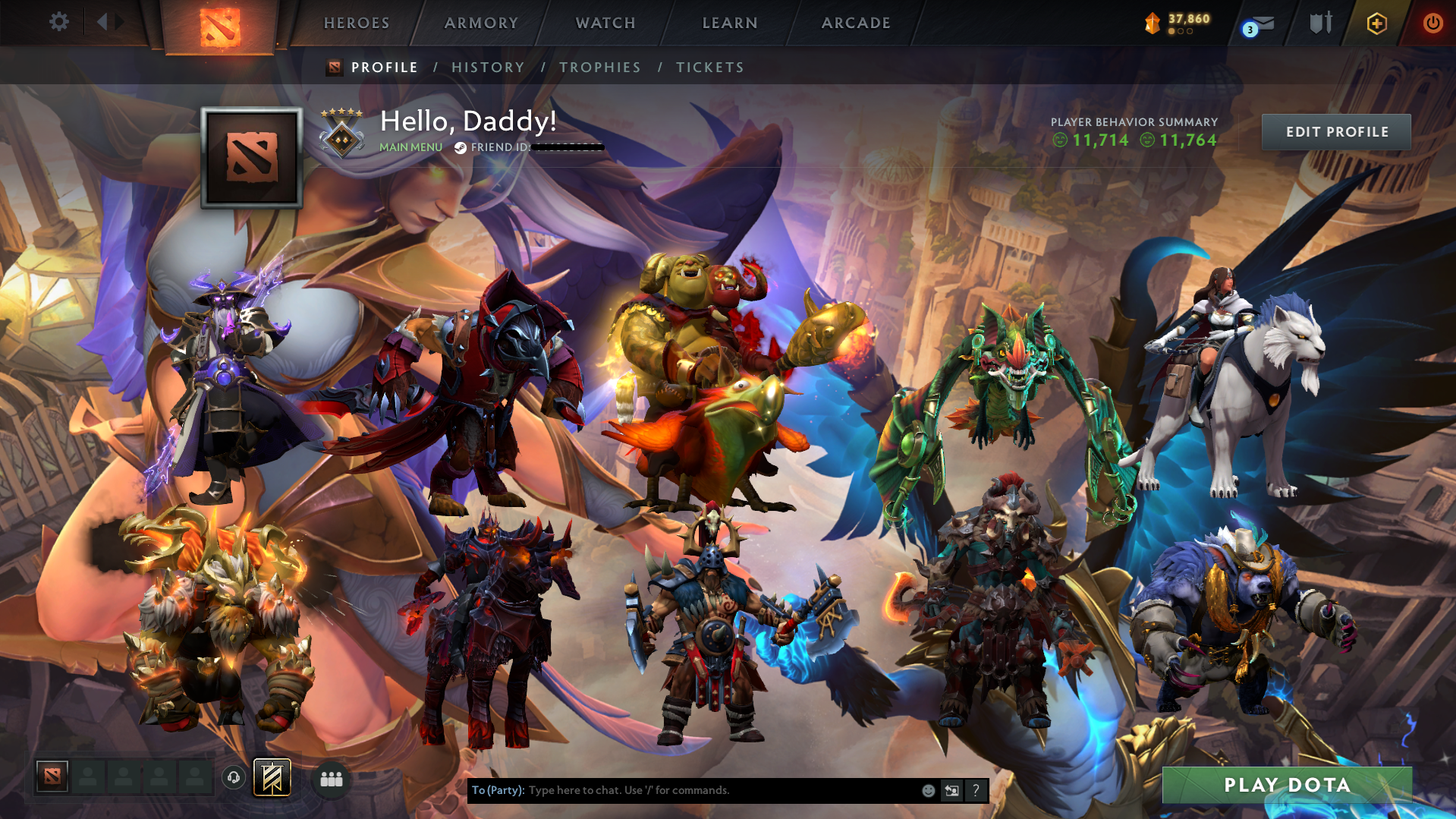Open the WATCH menu item

[x=605, y=23]
